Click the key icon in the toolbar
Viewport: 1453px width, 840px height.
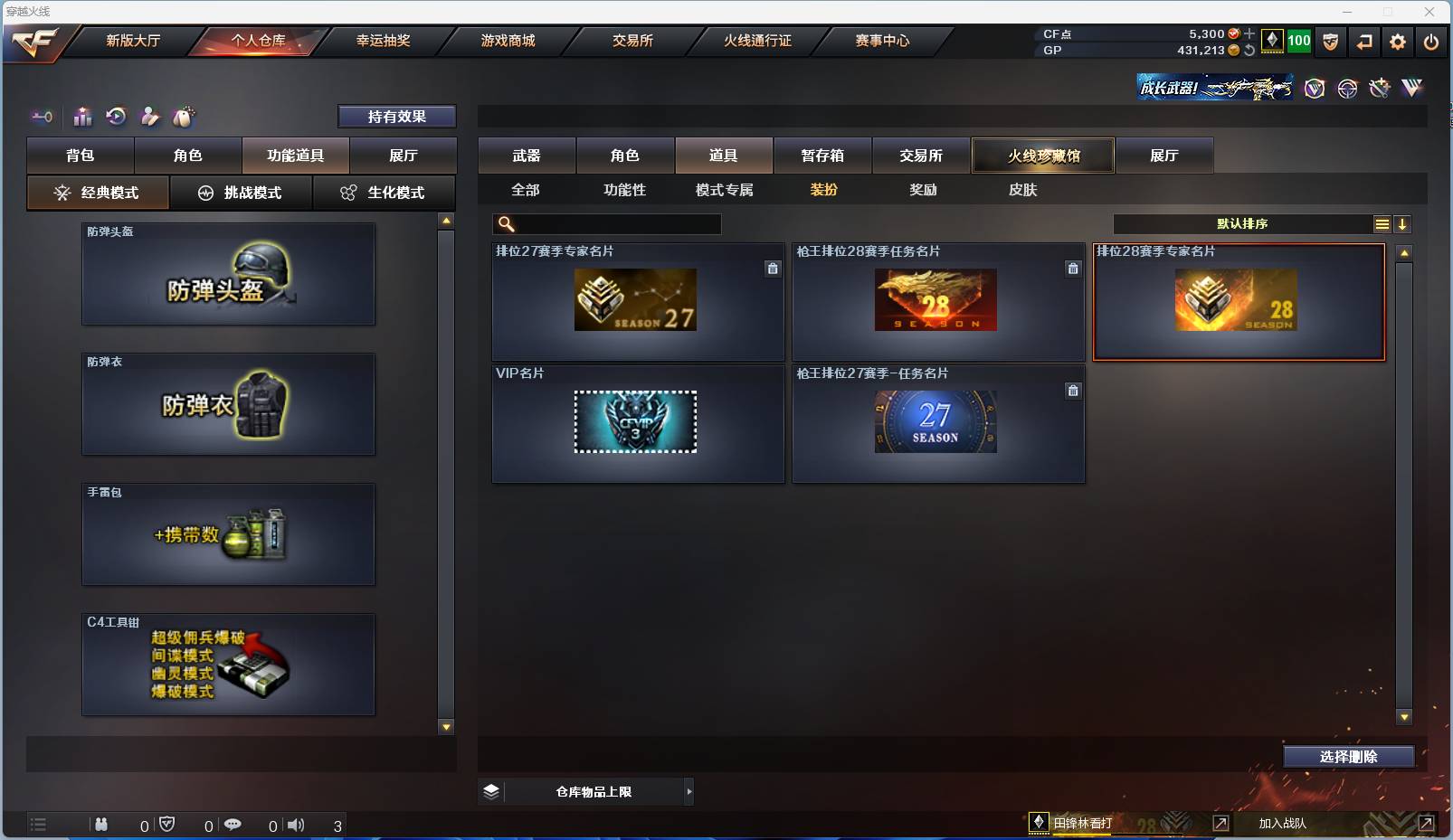point(42,117)
